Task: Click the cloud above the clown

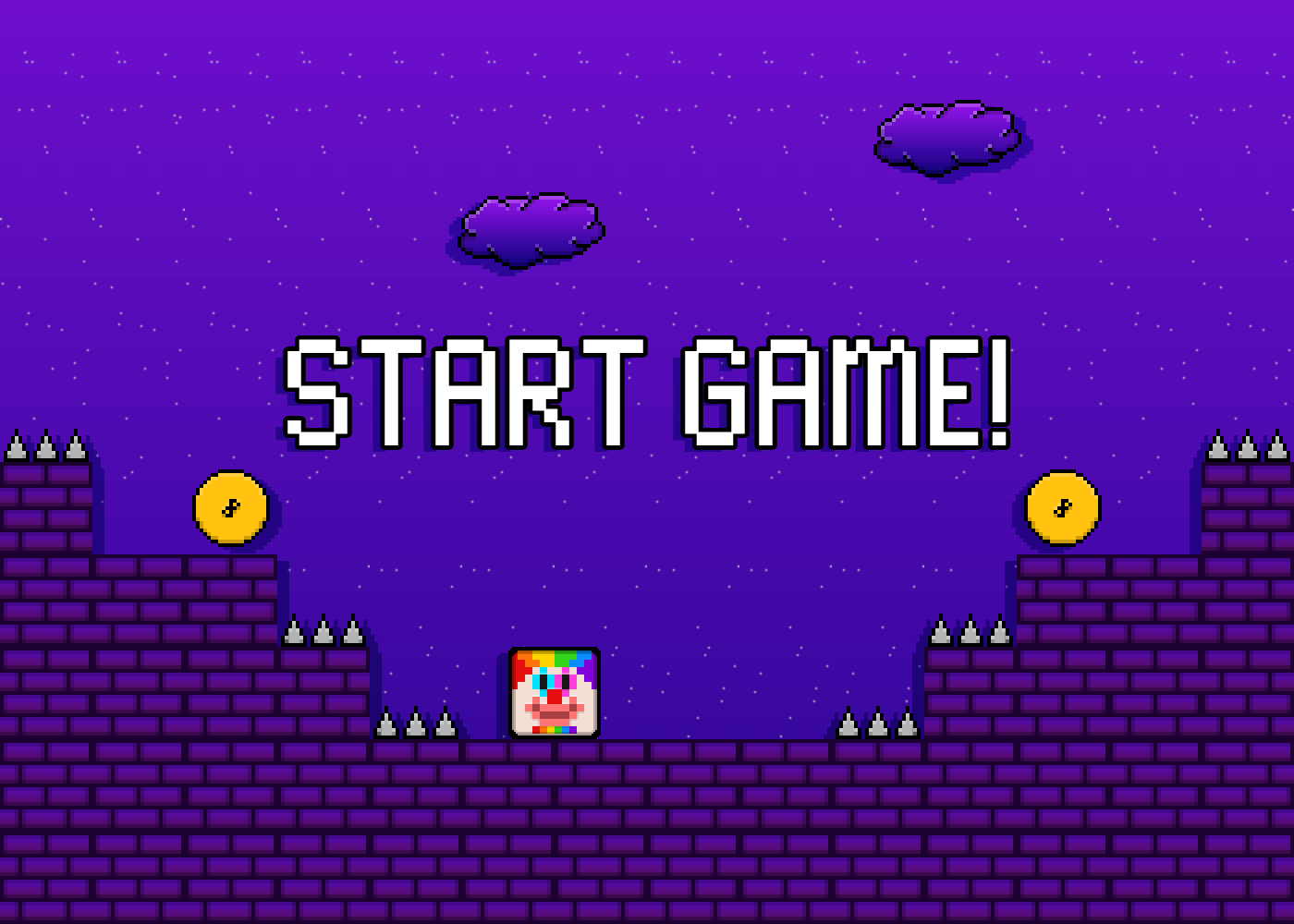Action: (x=531, y=229)
